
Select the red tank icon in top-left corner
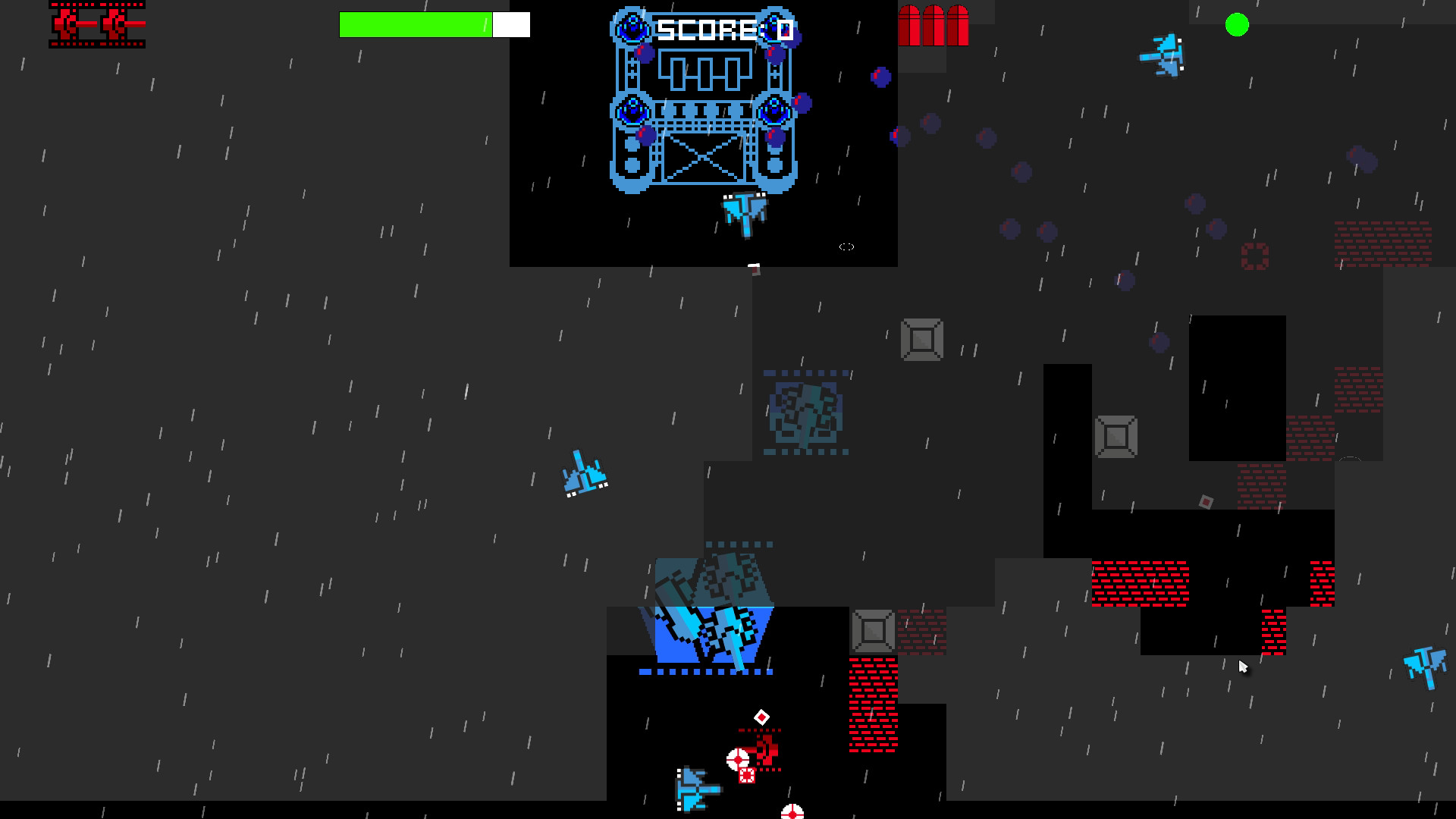96,25
